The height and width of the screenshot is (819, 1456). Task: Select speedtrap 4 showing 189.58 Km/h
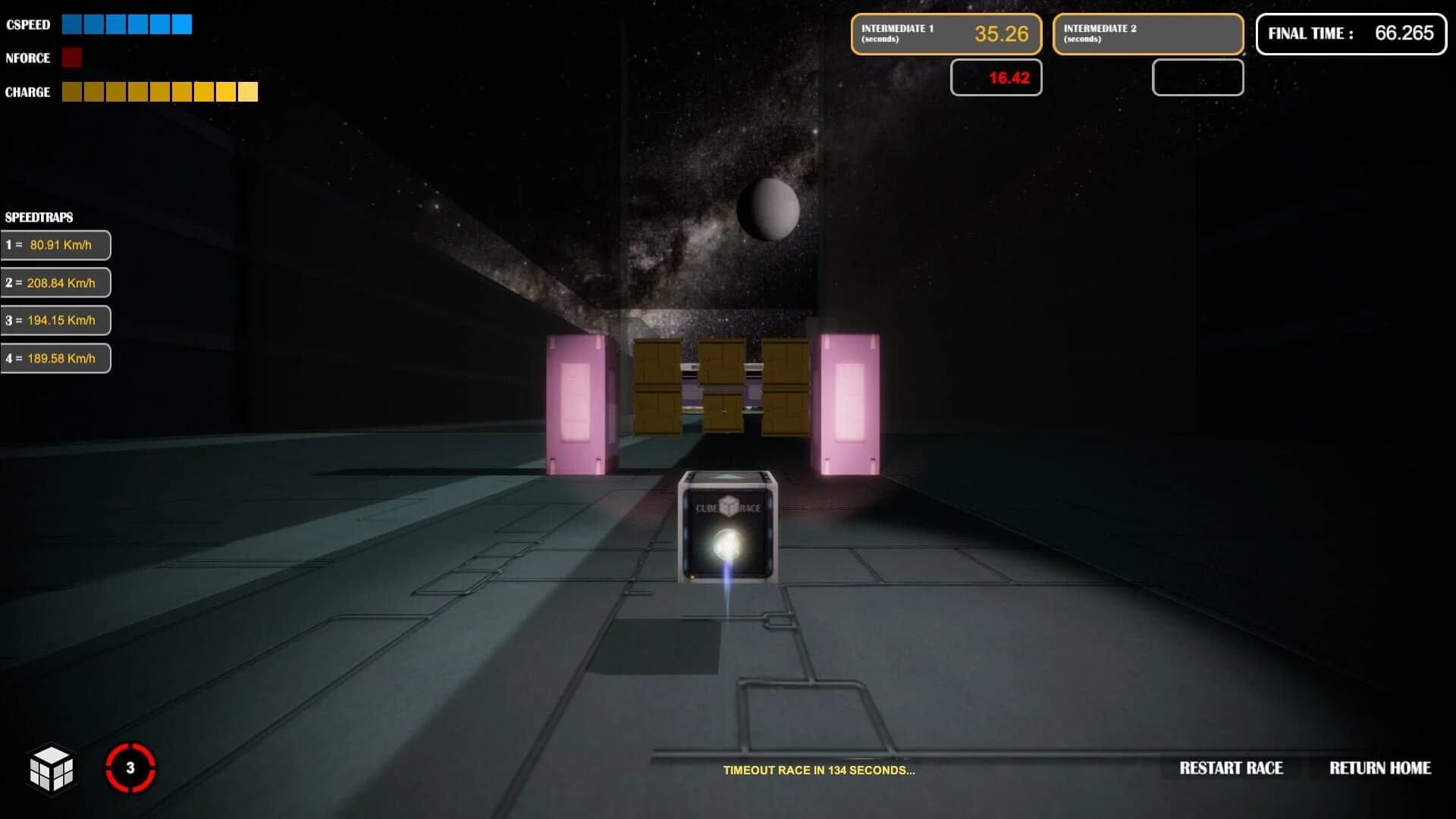click(55, 357)
